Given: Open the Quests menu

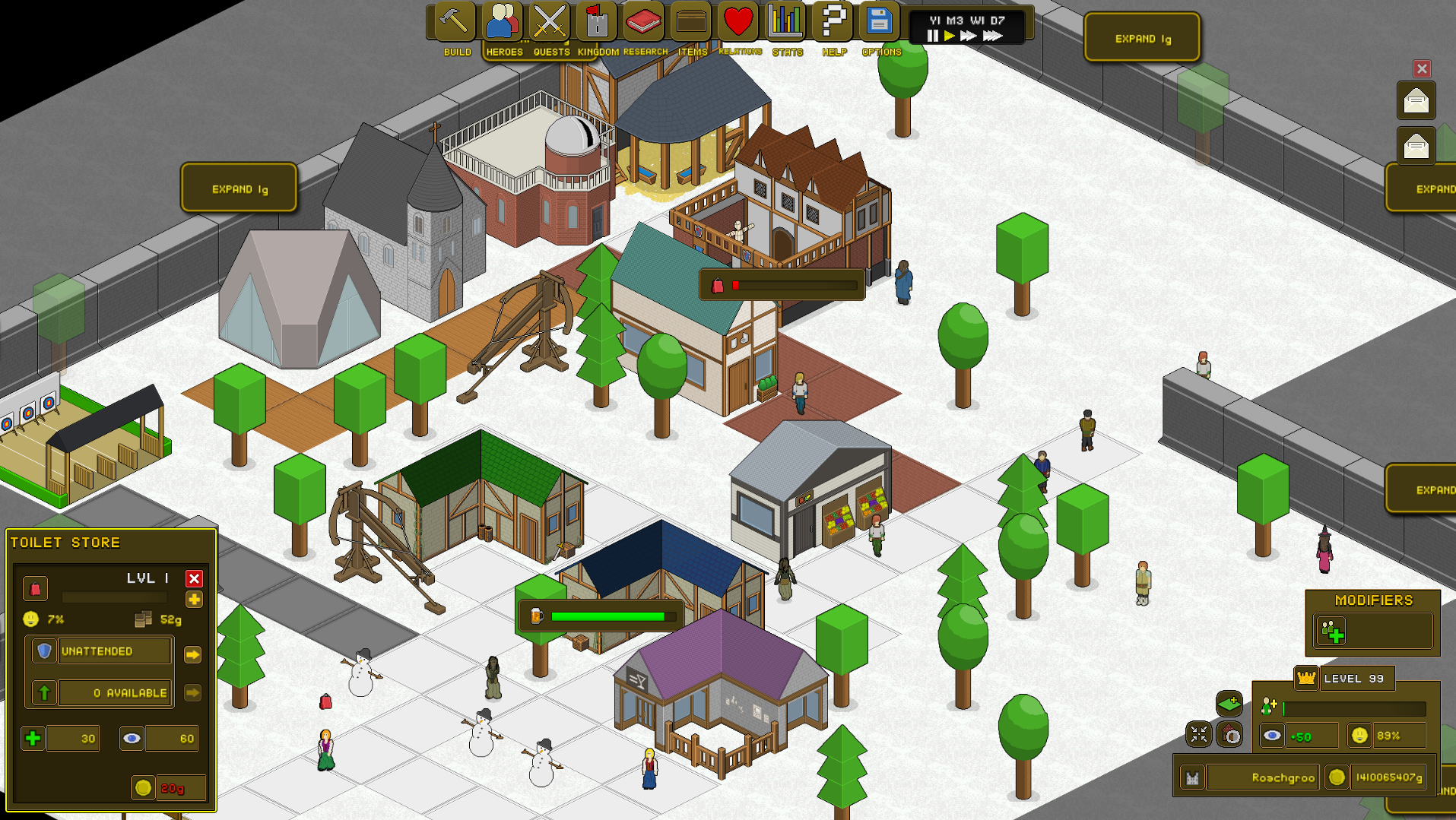Looking at the screenshot, I should coord(550,23).
